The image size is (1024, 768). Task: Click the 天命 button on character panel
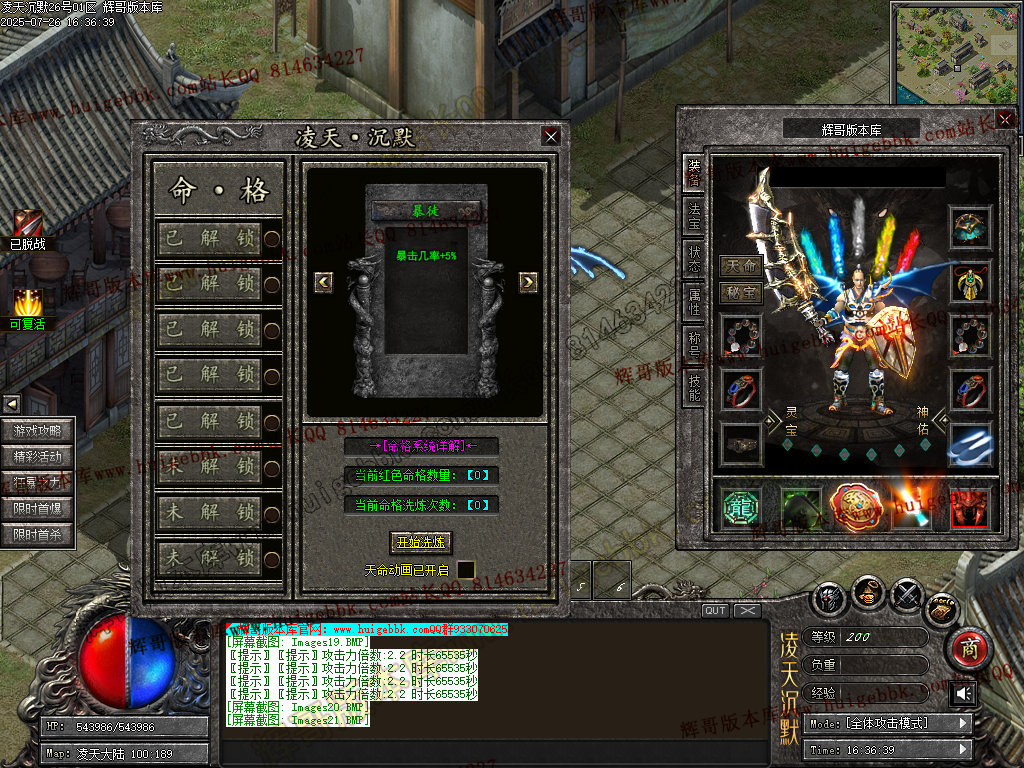pyautogui.click(x=741, y=267)
